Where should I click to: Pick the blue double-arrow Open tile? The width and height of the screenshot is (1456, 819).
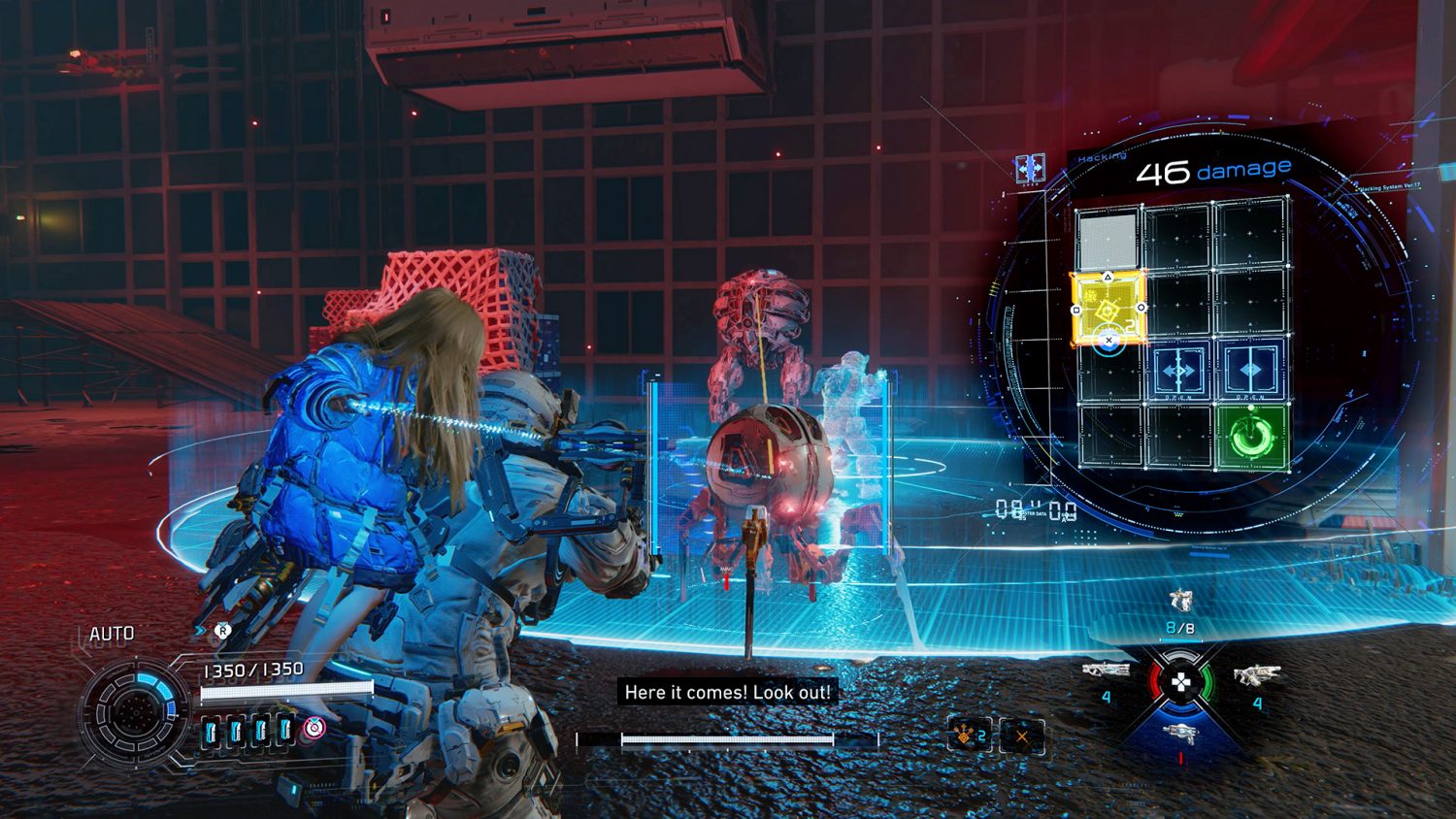pyautogui.click(x=1179, y=371)
